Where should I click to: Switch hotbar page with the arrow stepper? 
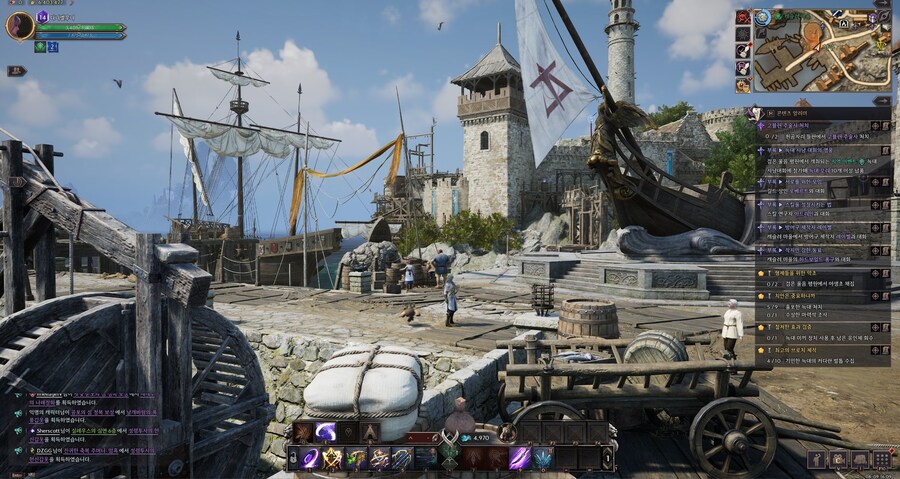[x=608, y=458]
